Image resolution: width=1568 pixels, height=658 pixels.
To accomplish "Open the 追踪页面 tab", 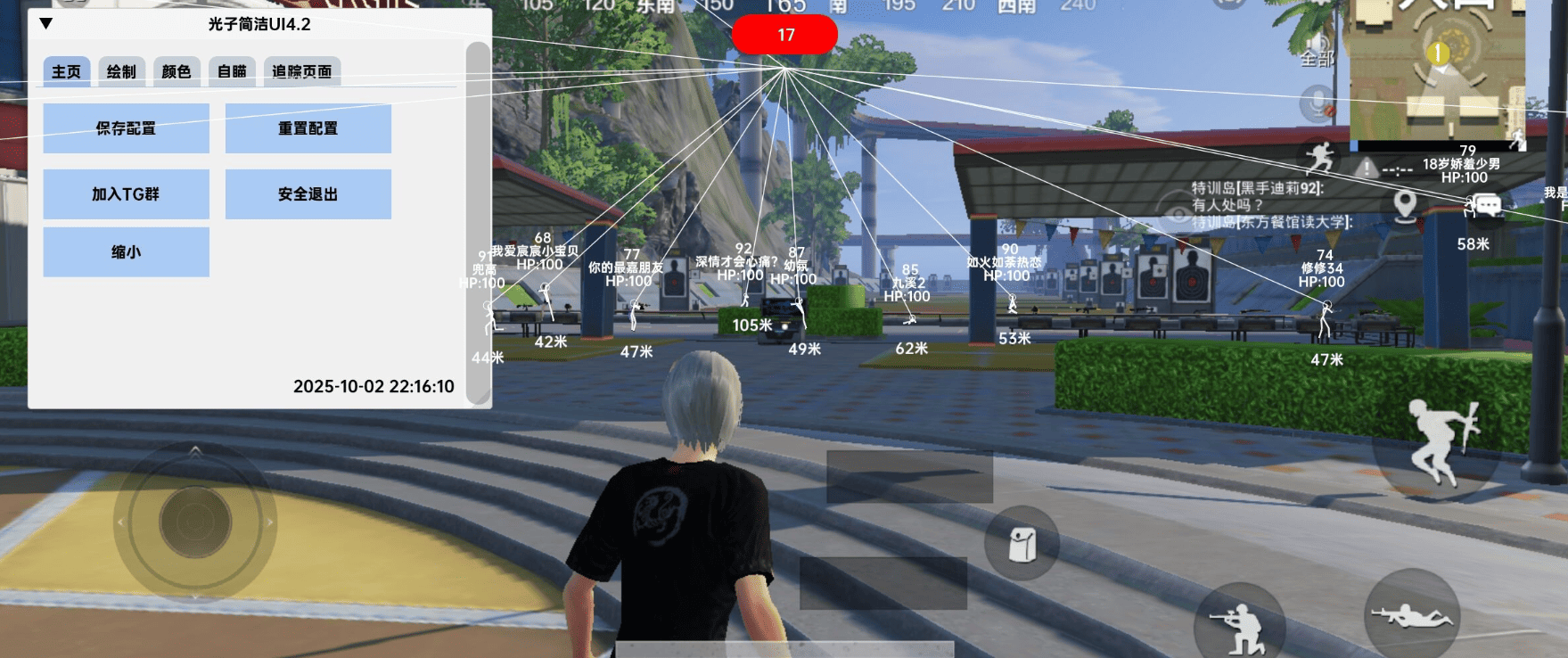I will tap(301, 71).
